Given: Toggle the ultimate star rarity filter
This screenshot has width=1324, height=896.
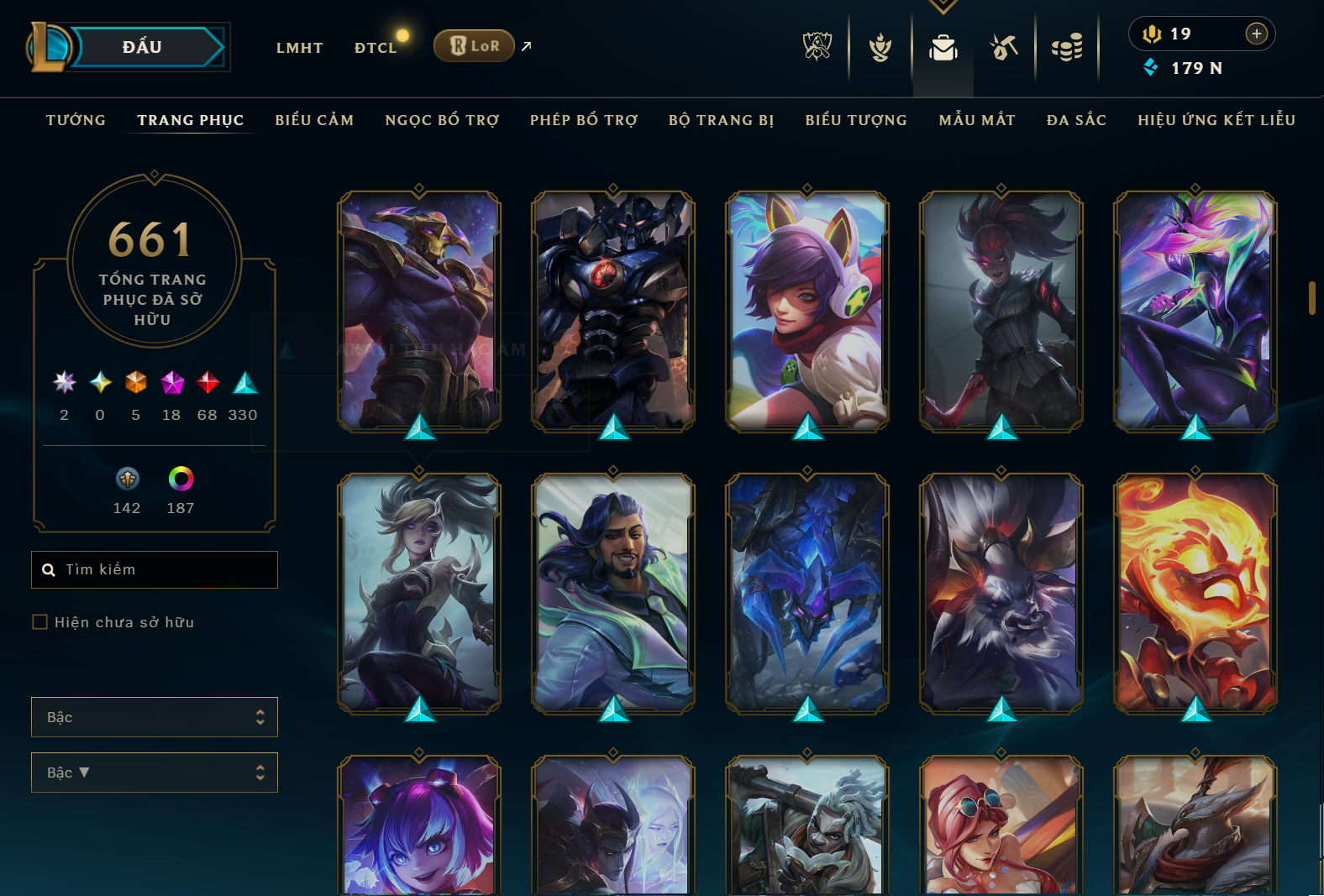Looking at the screenshot, I should 63,384.
